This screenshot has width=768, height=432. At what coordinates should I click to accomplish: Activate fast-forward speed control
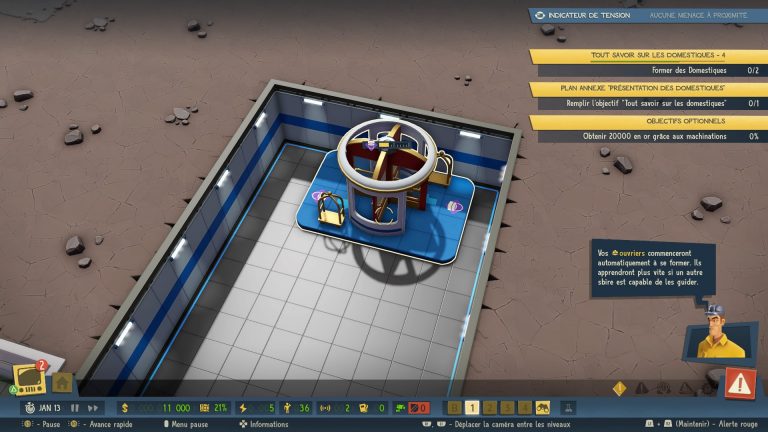93,408
